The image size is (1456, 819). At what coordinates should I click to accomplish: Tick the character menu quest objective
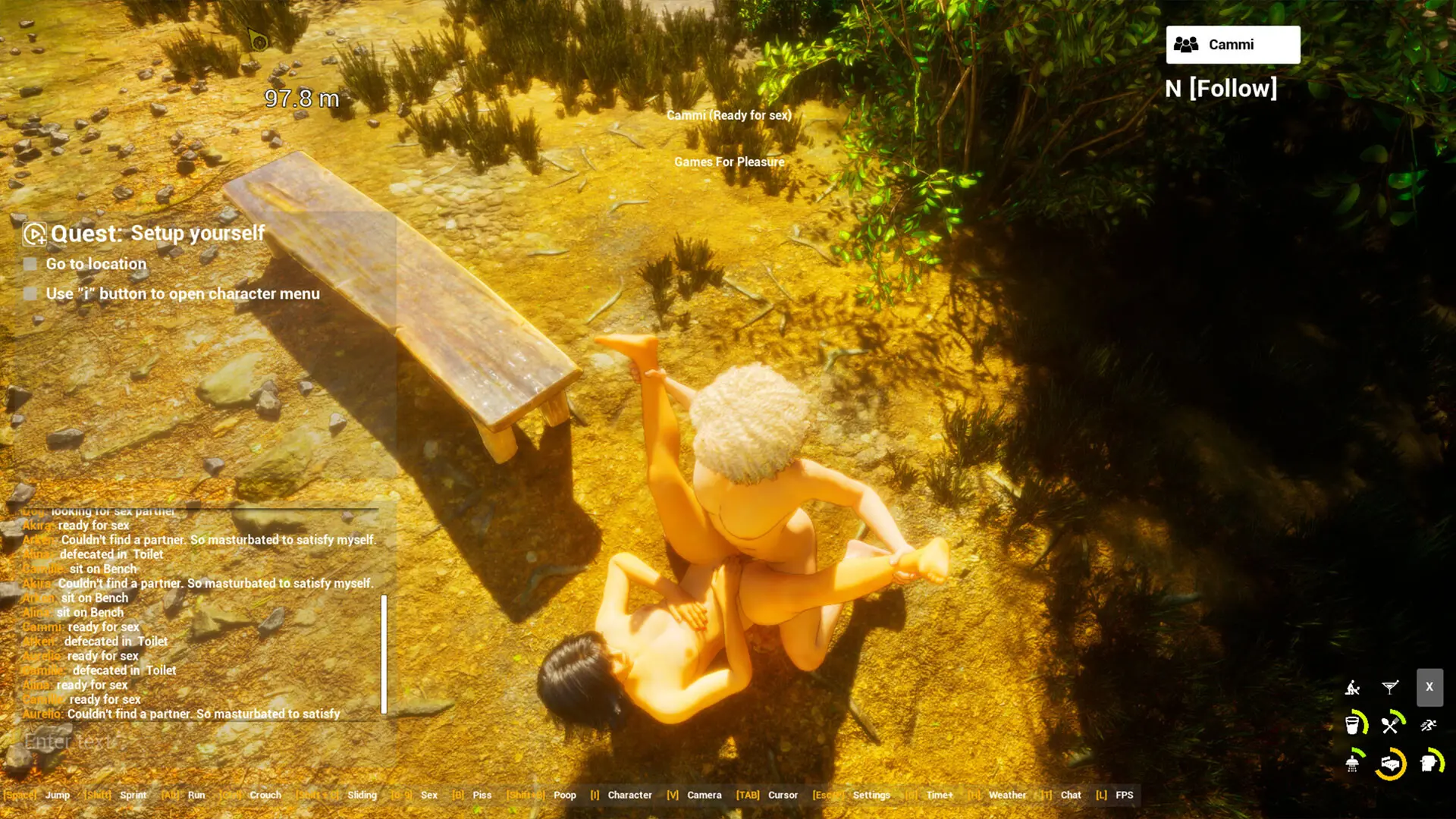point(30,293)
